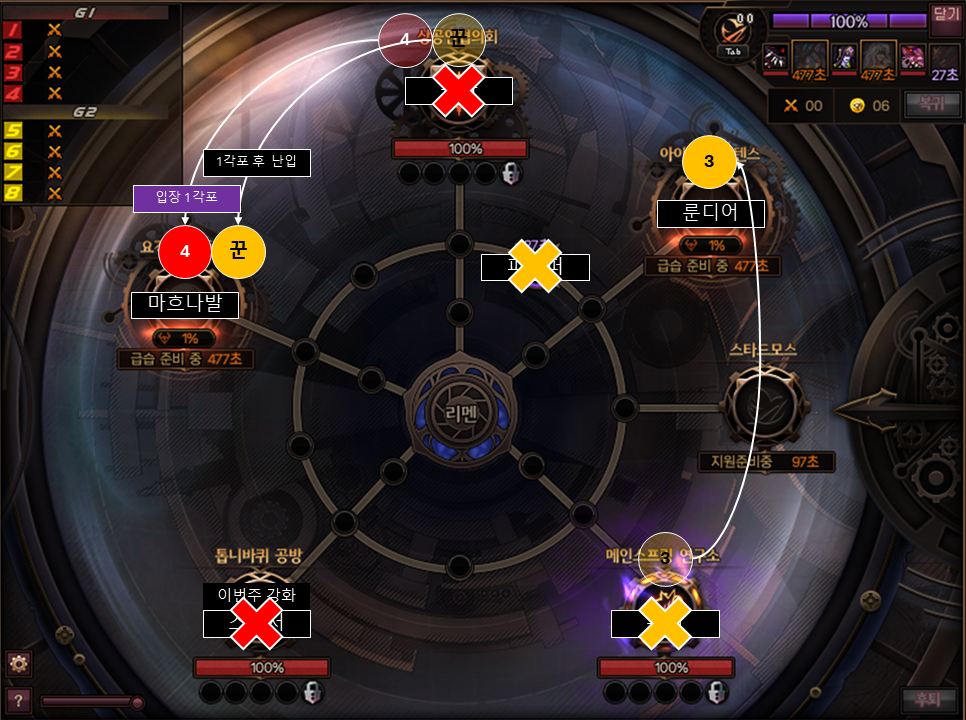Viewport: 966px width, 720px height.
Task: Choose the 메인스프링 연구소 dungeon node
Action: pyautogui.click(x=664, y=610)
